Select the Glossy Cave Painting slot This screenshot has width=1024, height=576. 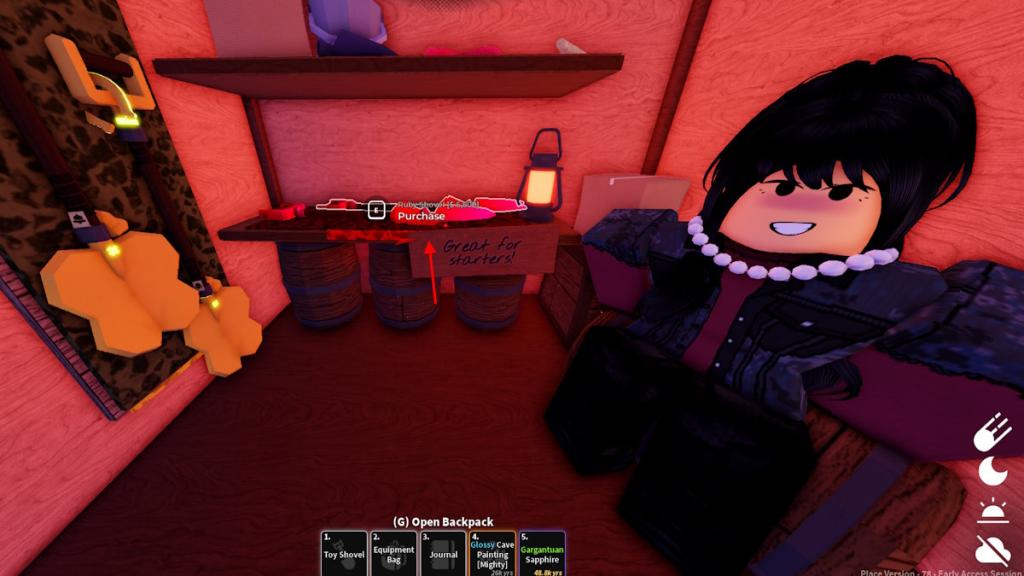coord(492,553)
